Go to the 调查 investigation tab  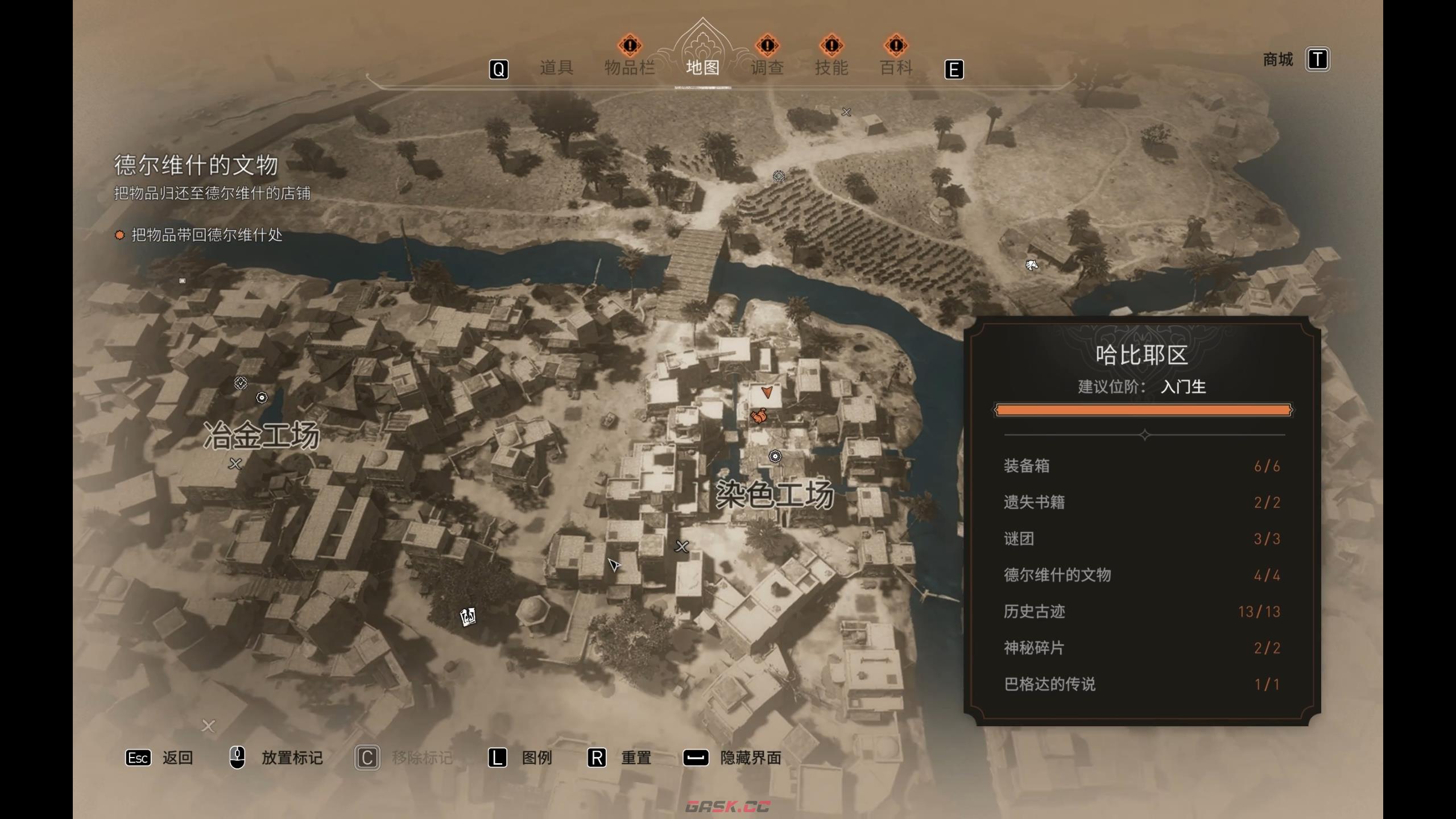pos(767,68)
